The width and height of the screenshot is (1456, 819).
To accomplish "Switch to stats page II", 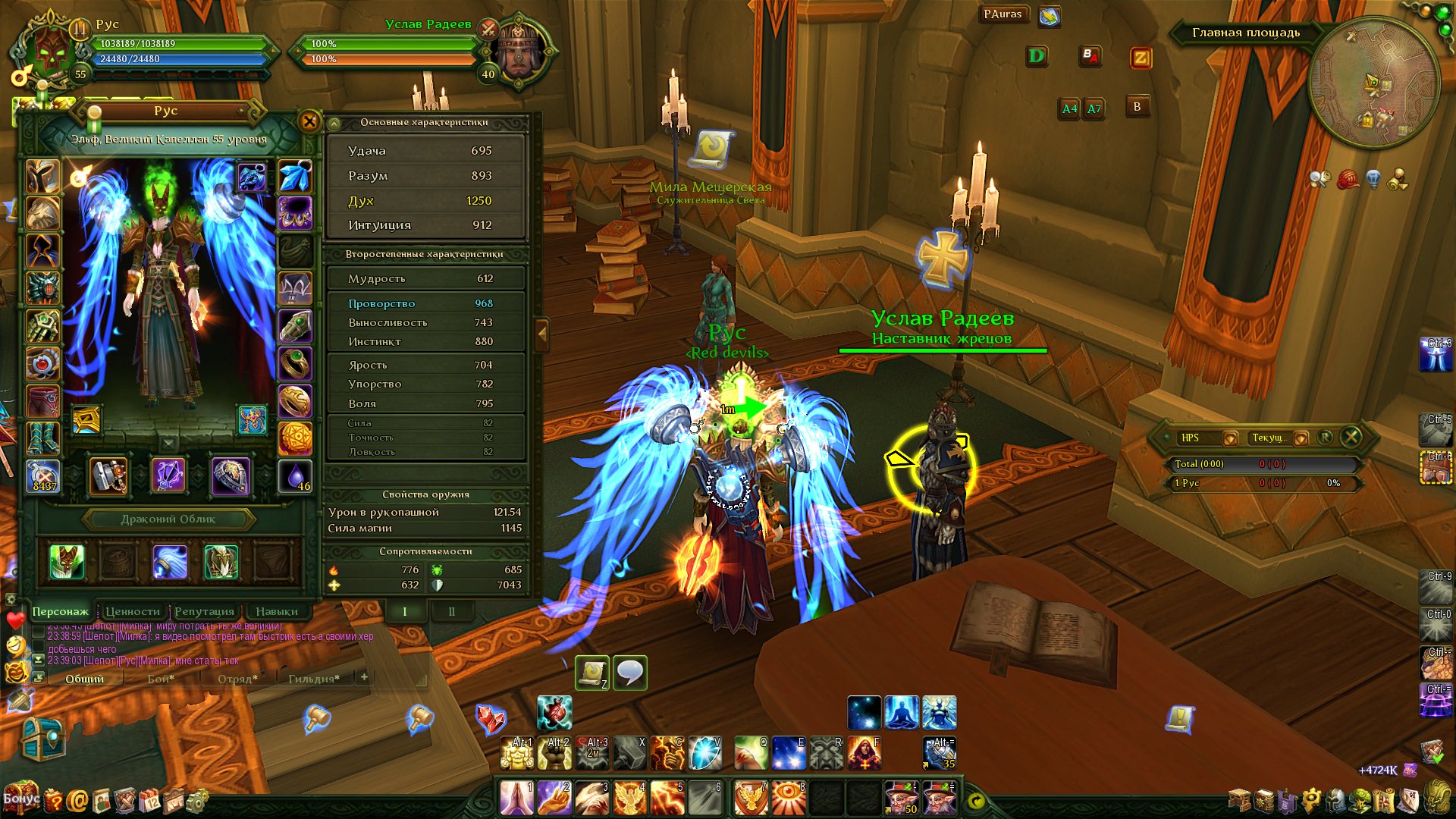I will (x=452, y=611).
